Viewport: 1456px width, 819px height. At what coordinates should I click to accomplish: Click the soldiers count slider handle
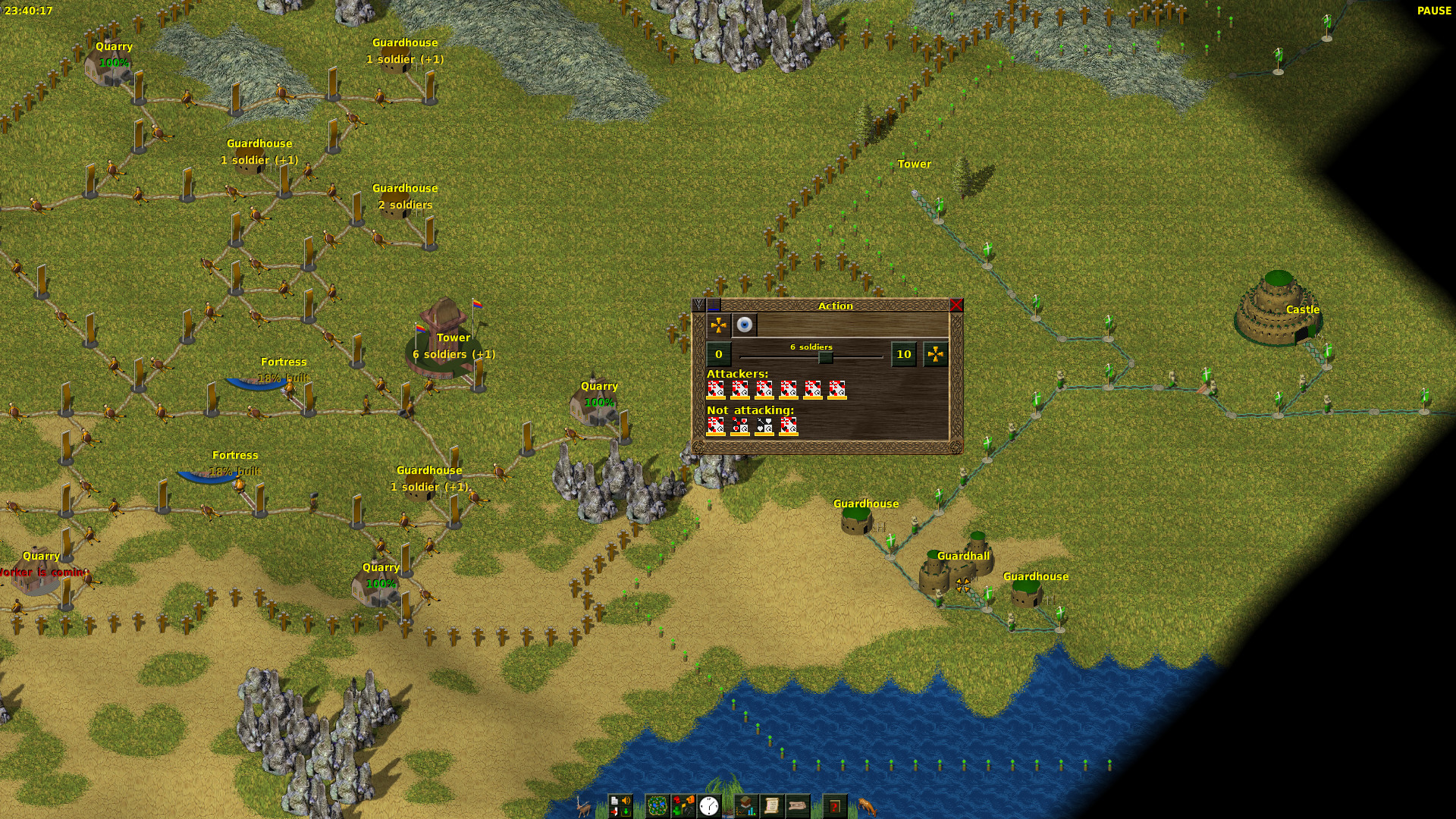tap(825, 356)
